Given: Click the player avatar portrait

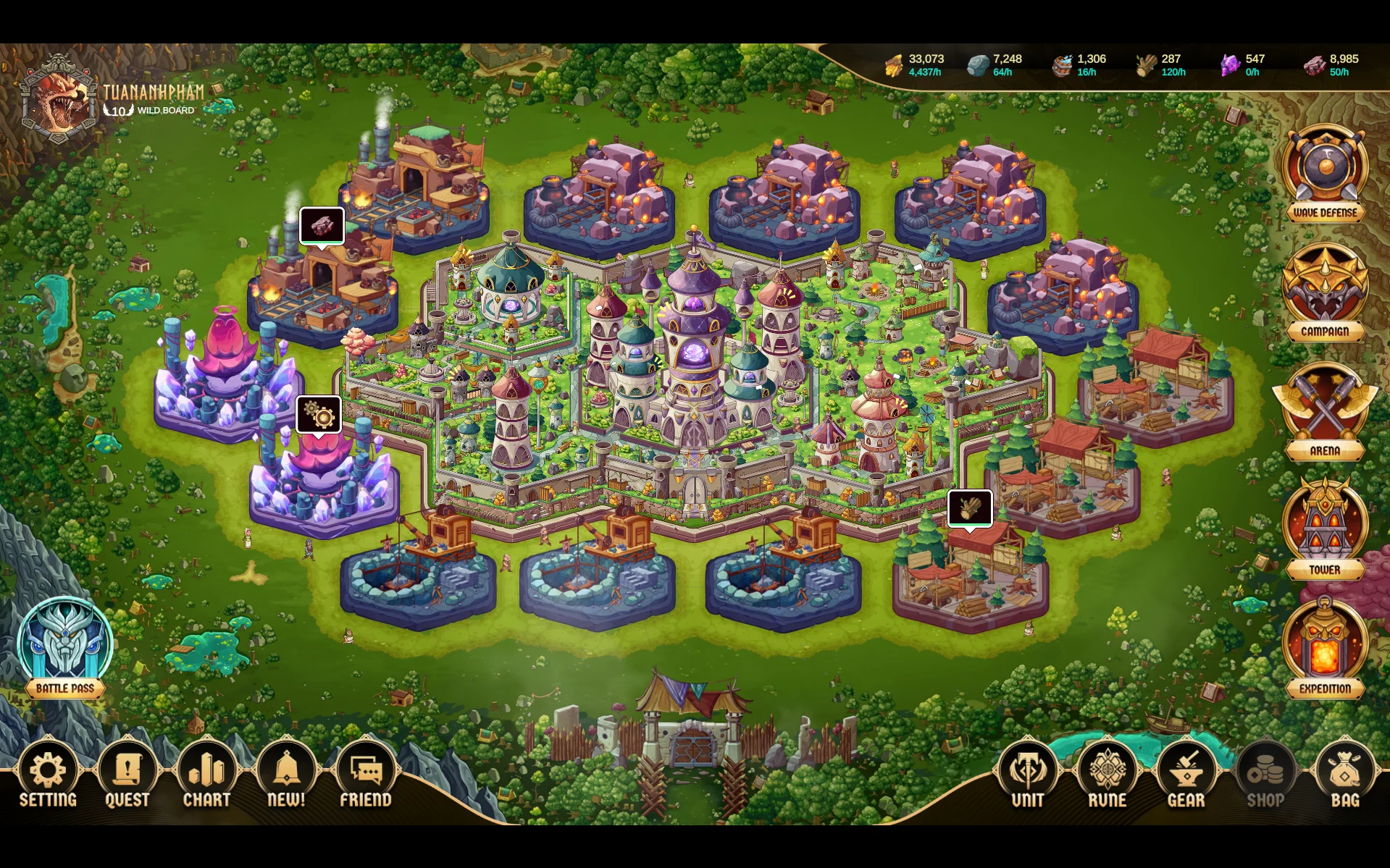Looking at the screenshot, I should click(59, 101).
